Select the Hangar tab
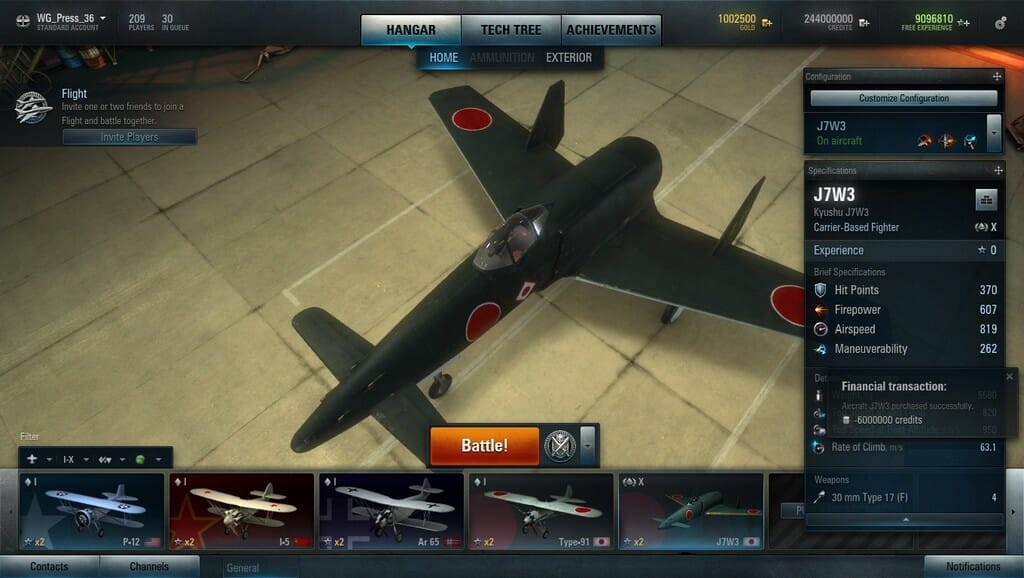The image size is (1024, 578). (411, 30)
